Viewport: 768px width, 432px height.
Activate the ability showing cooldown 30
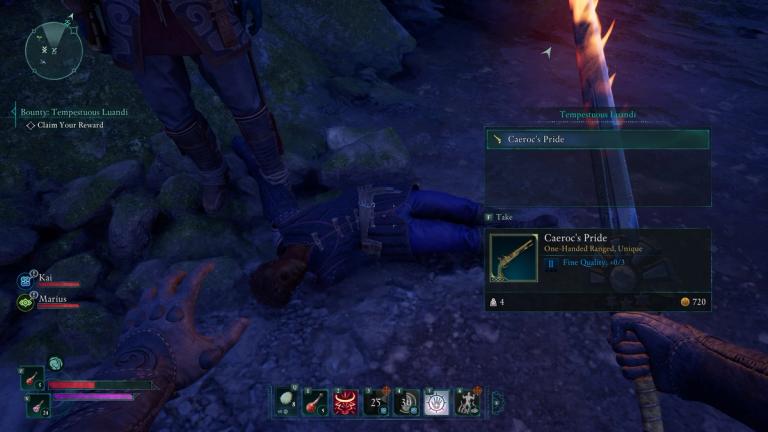point(407,401)
